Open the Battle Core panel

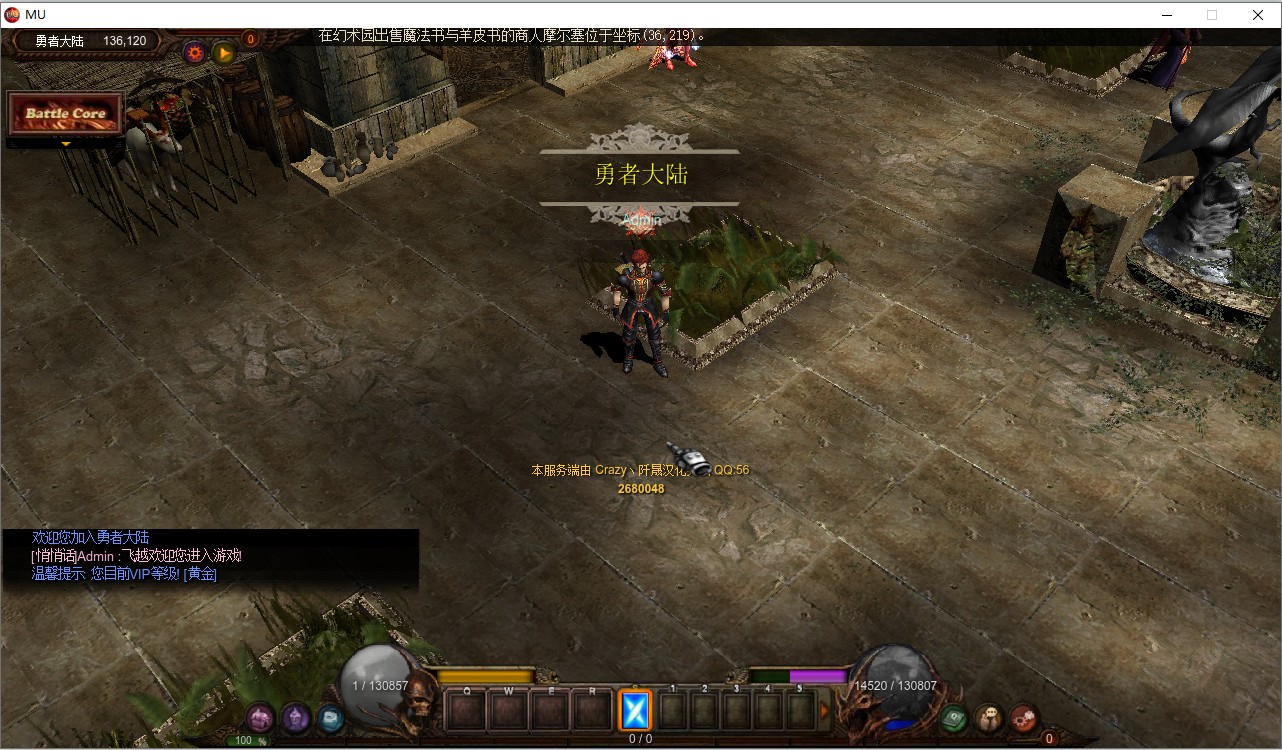coord(65,114)
